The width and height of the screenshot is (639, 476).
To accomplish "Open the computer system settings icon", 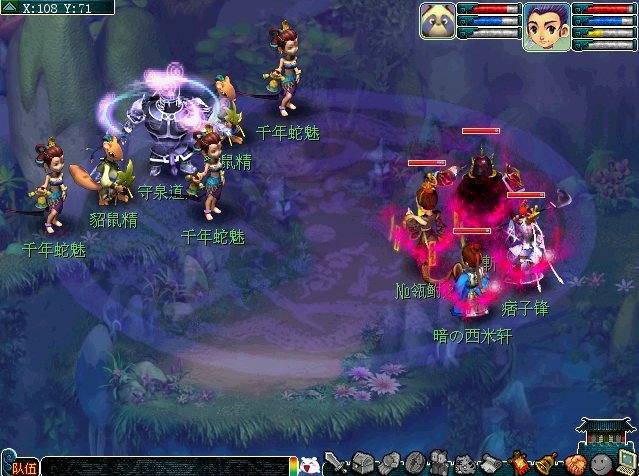I will point(626,464).
